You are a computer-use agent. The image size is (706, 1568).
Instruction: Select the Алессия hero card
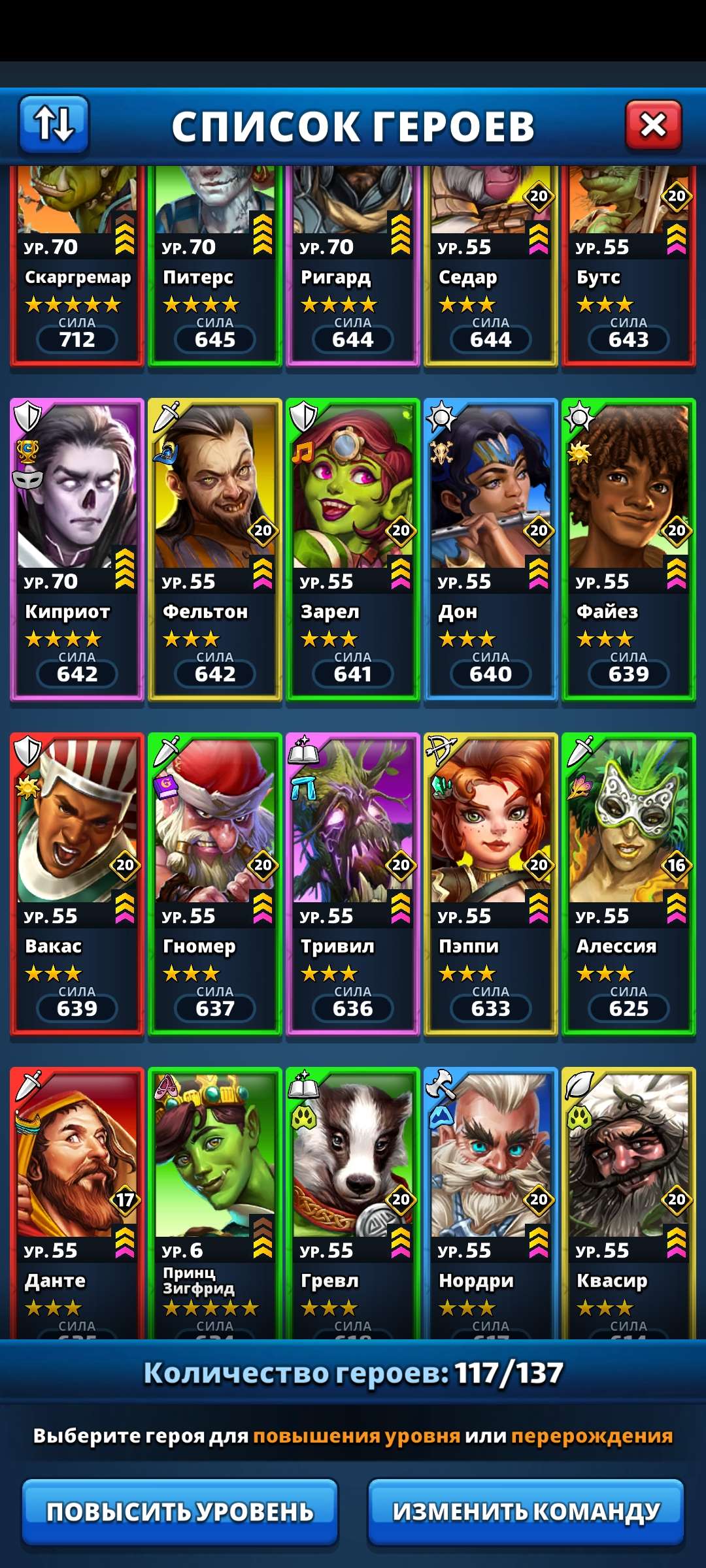pos(629,883)
